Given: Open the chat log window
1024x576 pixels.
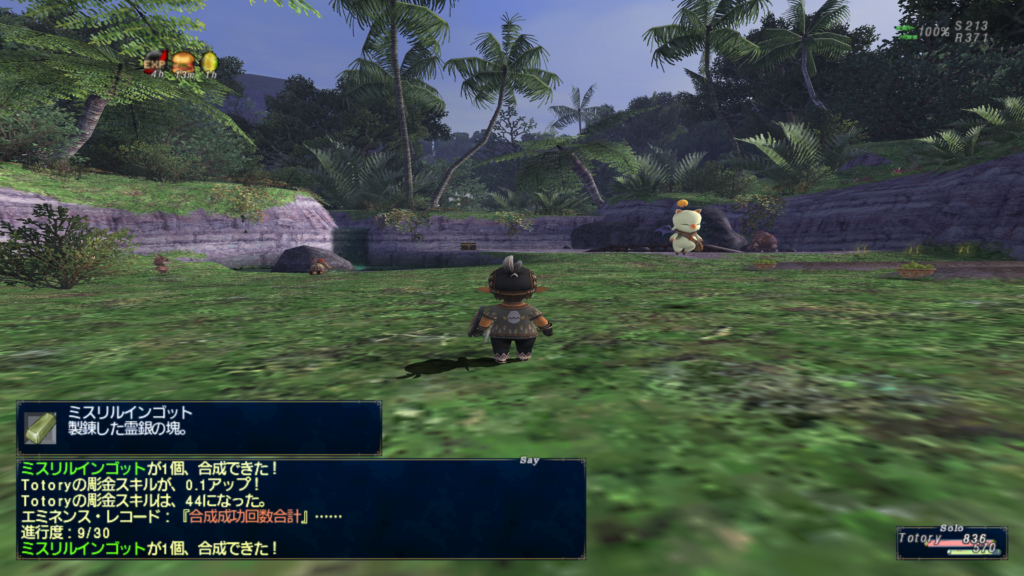Looking at the screenshot, I should point(300,508).
